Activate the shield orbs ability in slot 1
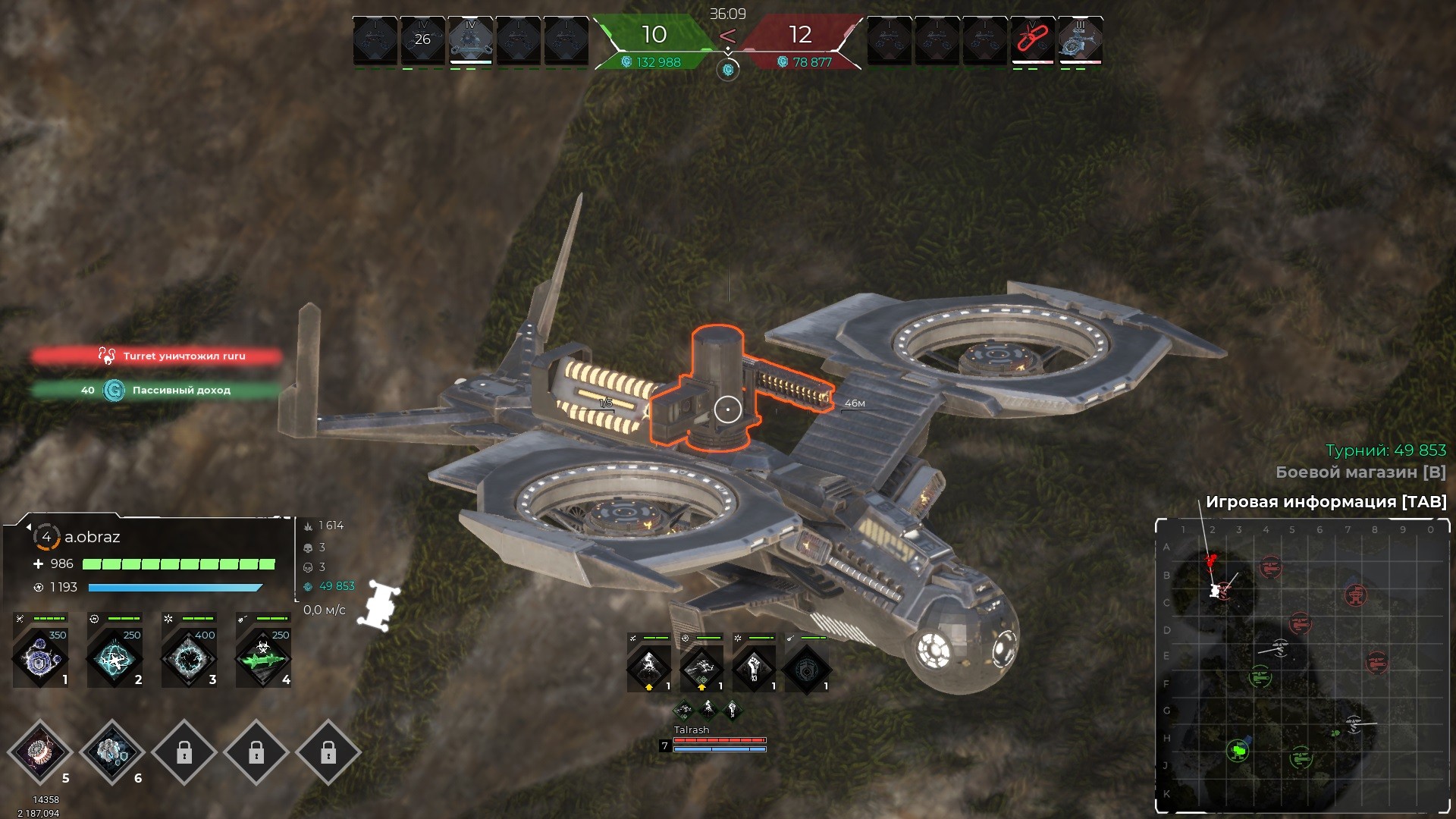The image size is (1456, 819). (x=41, y=657)
